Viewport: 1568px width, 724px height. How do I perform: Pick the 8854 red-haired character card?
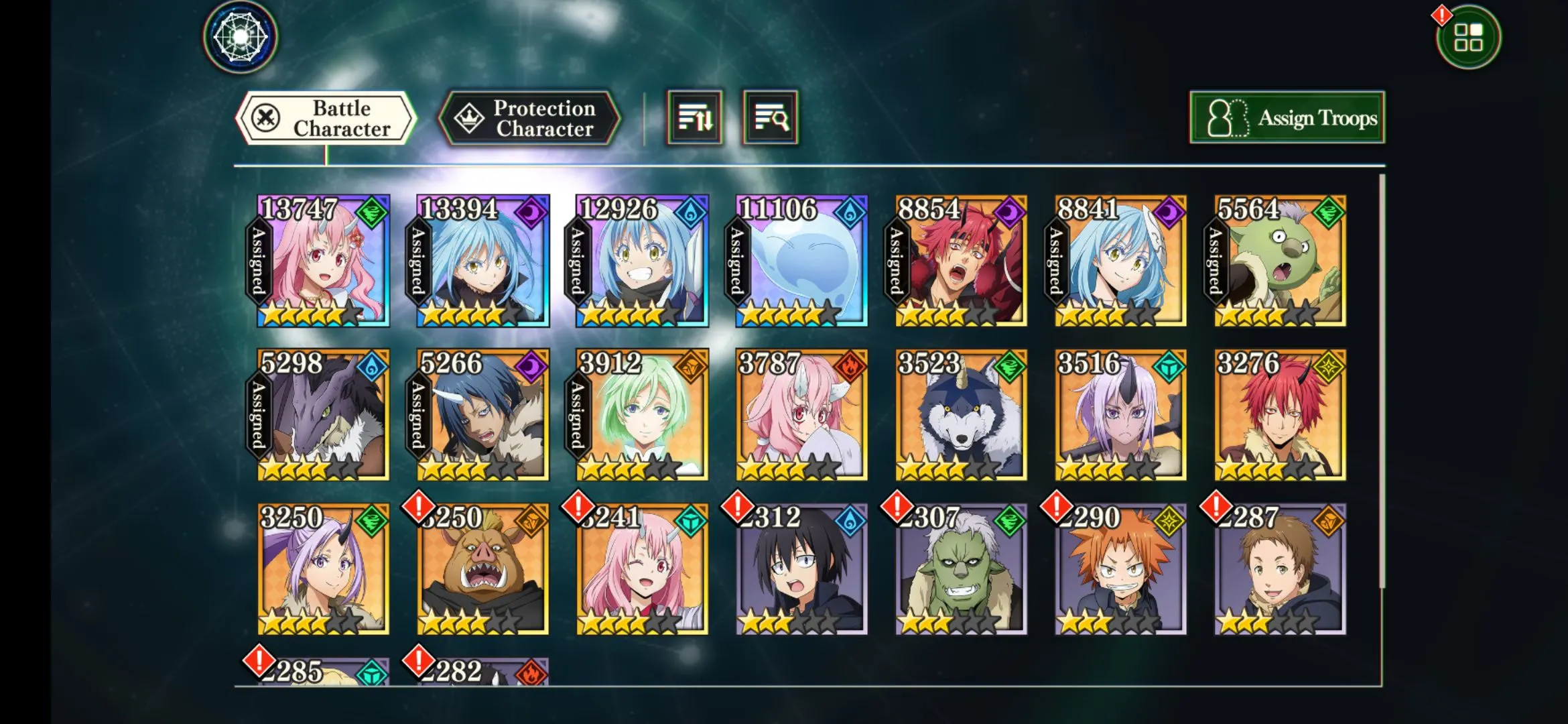coord(962,261)
